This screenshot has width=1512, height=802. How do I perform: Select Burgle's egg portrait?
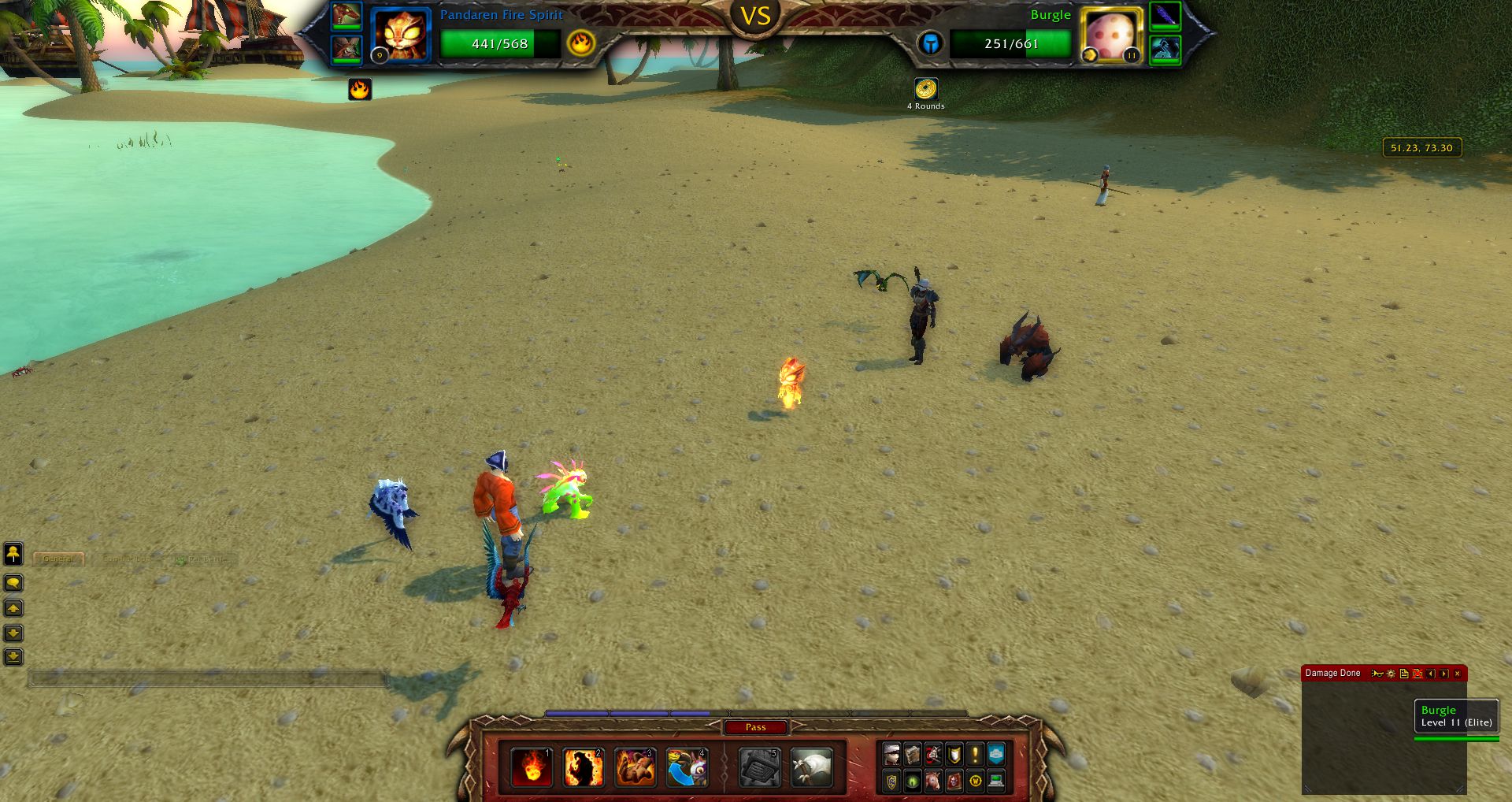coord(1111,35)
